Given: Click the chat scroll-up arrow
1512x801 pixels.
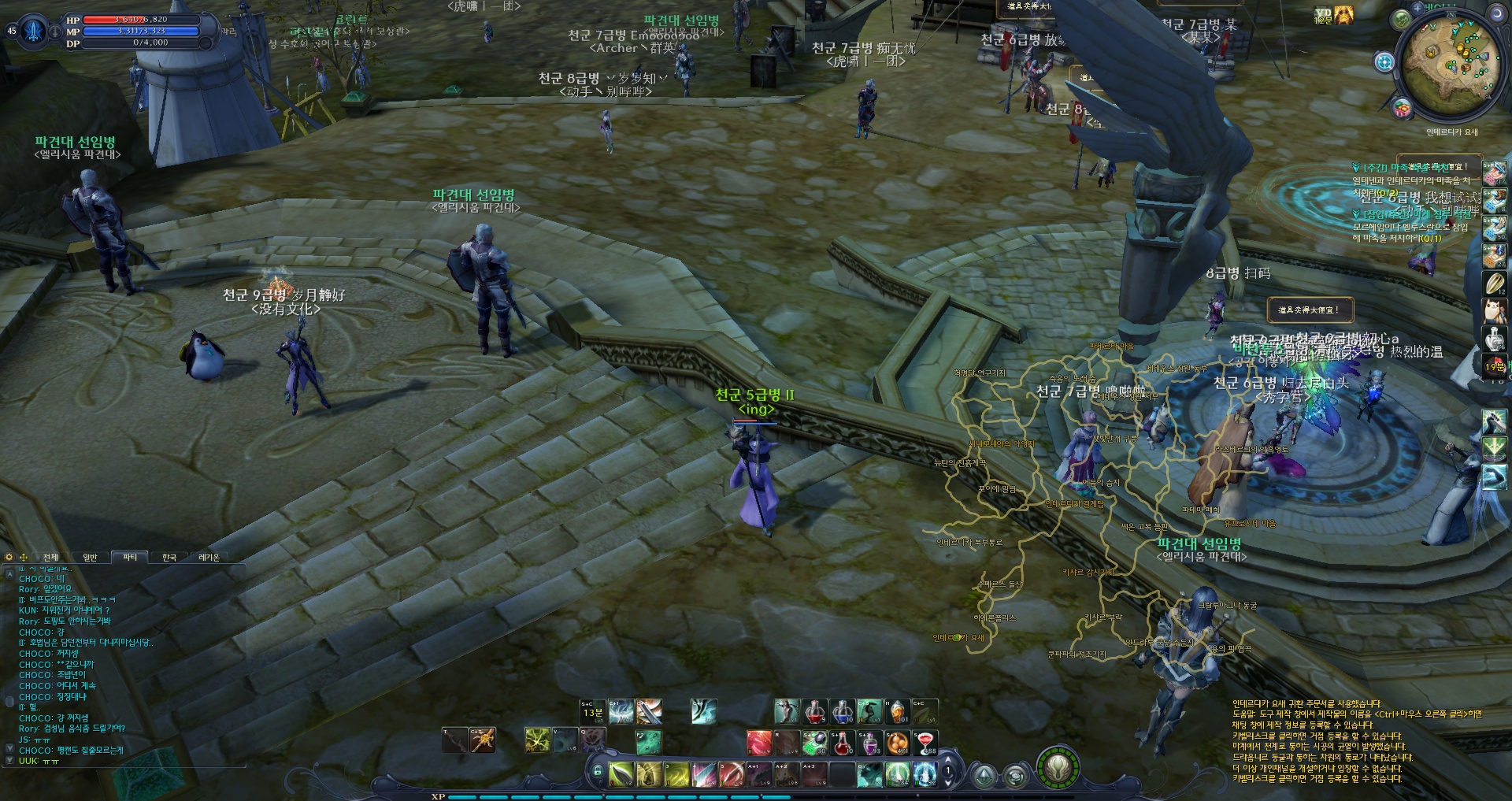Looking at the screenshot, I should pyautogui.click(x=9, y=570).
